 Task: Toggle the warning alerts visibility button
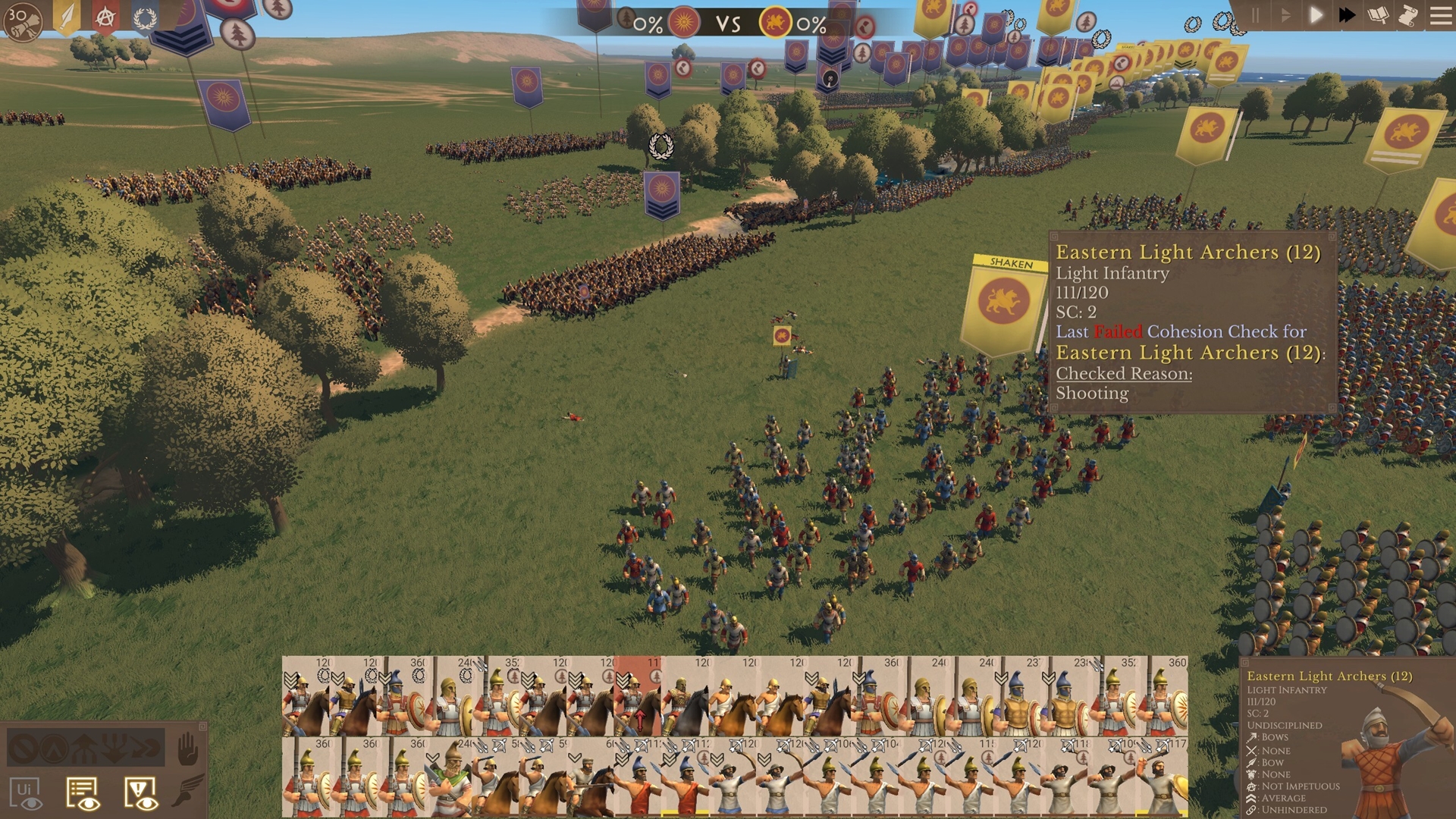[x=140, y=794]
